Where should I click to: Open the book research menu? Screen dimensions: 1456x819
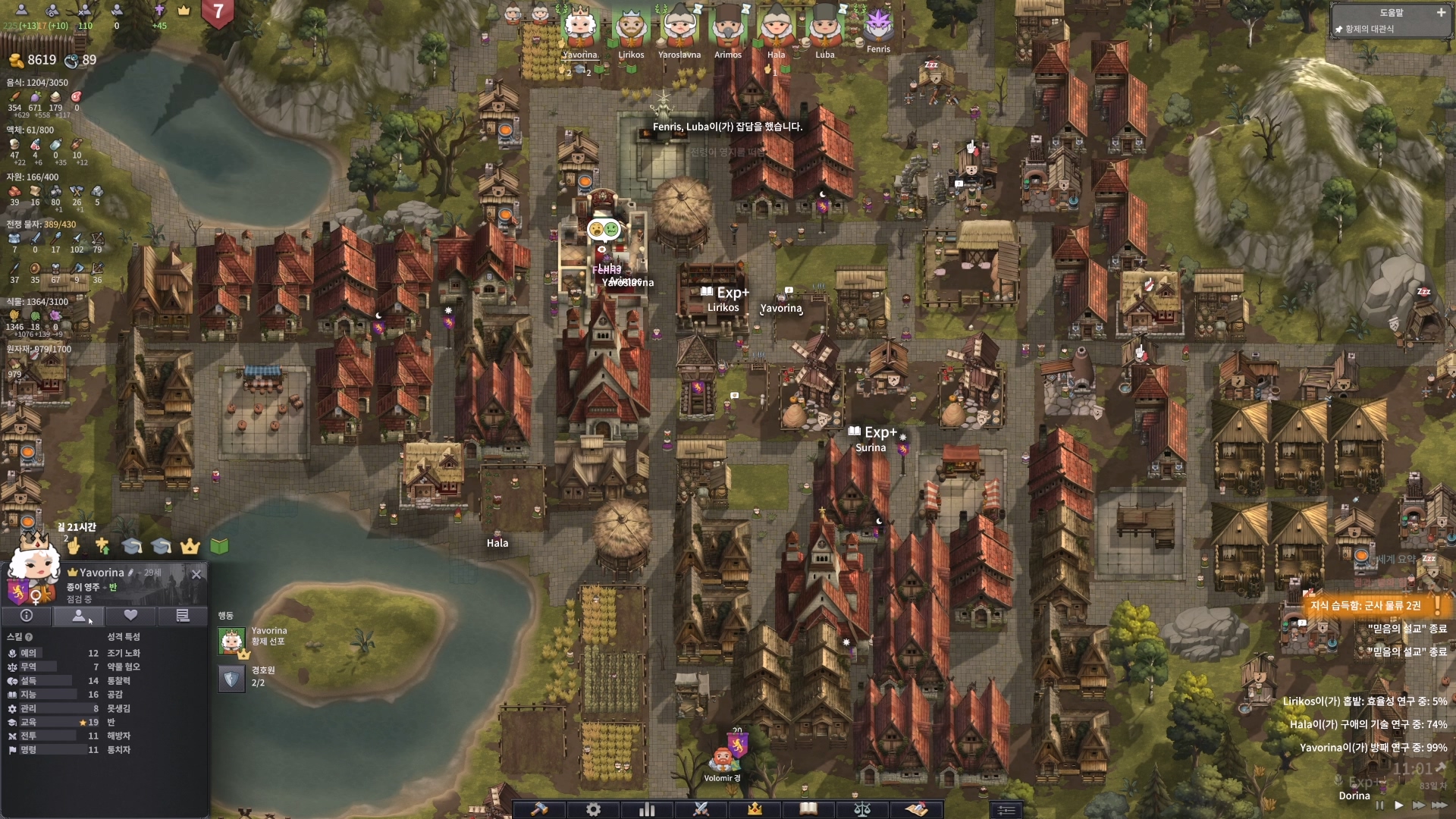[808, 809]
